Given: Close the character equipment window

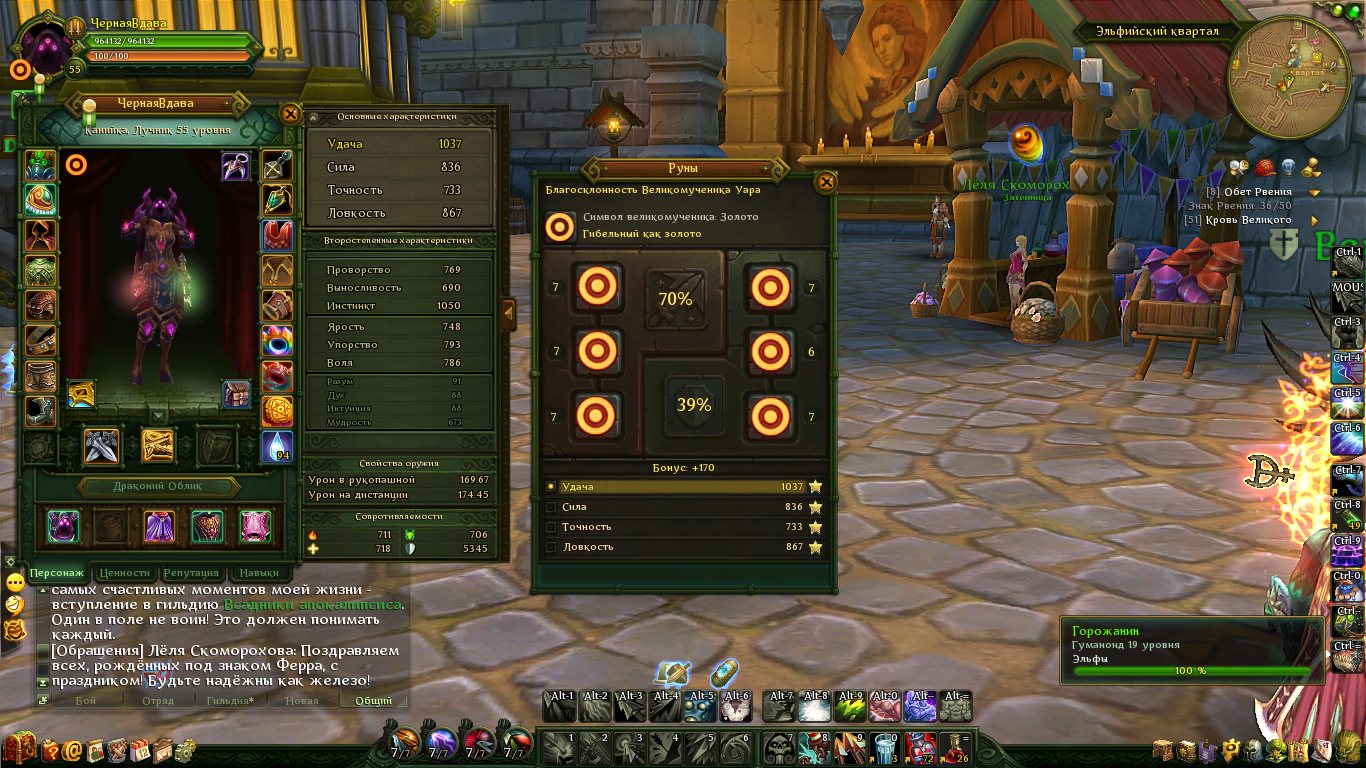Looking at the screenshot, I should (x=290, y=114).
